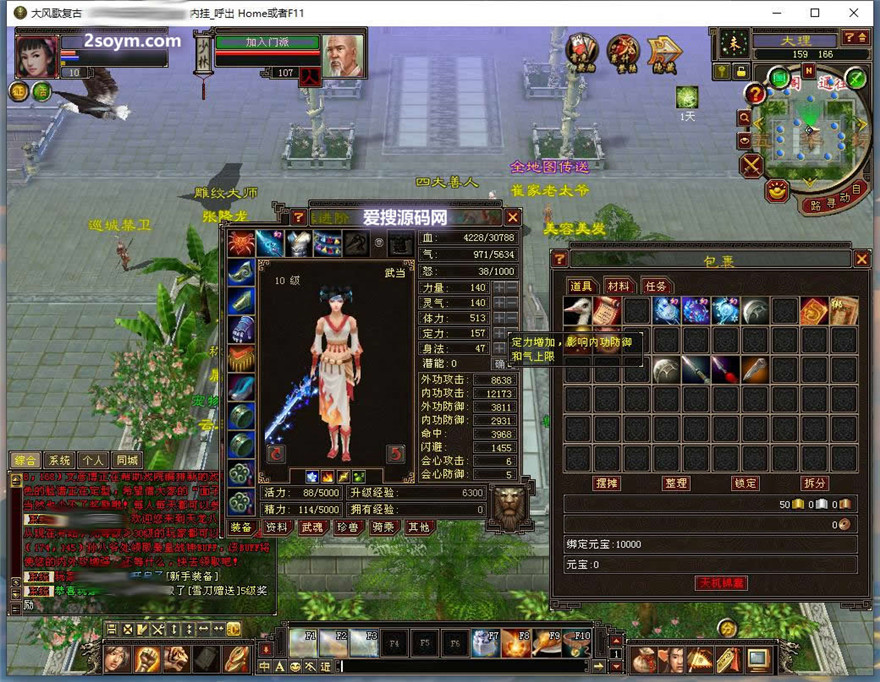Show the 骑乘 mount tab
The height and width of the screenshot is (682, 880).
tap(383, 527)
